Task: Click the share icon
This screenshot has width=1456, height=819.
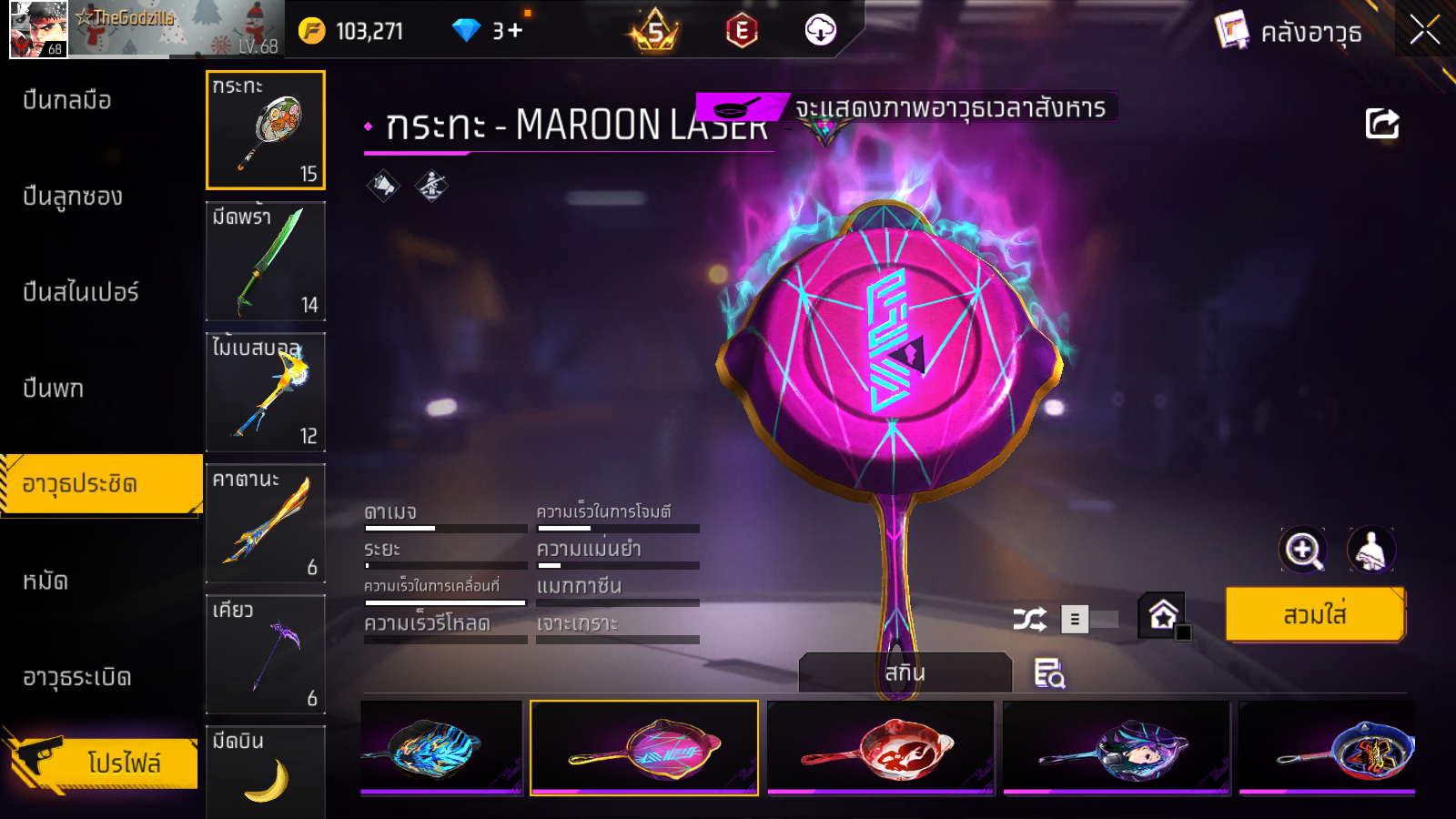Action: click(1381, 124)
